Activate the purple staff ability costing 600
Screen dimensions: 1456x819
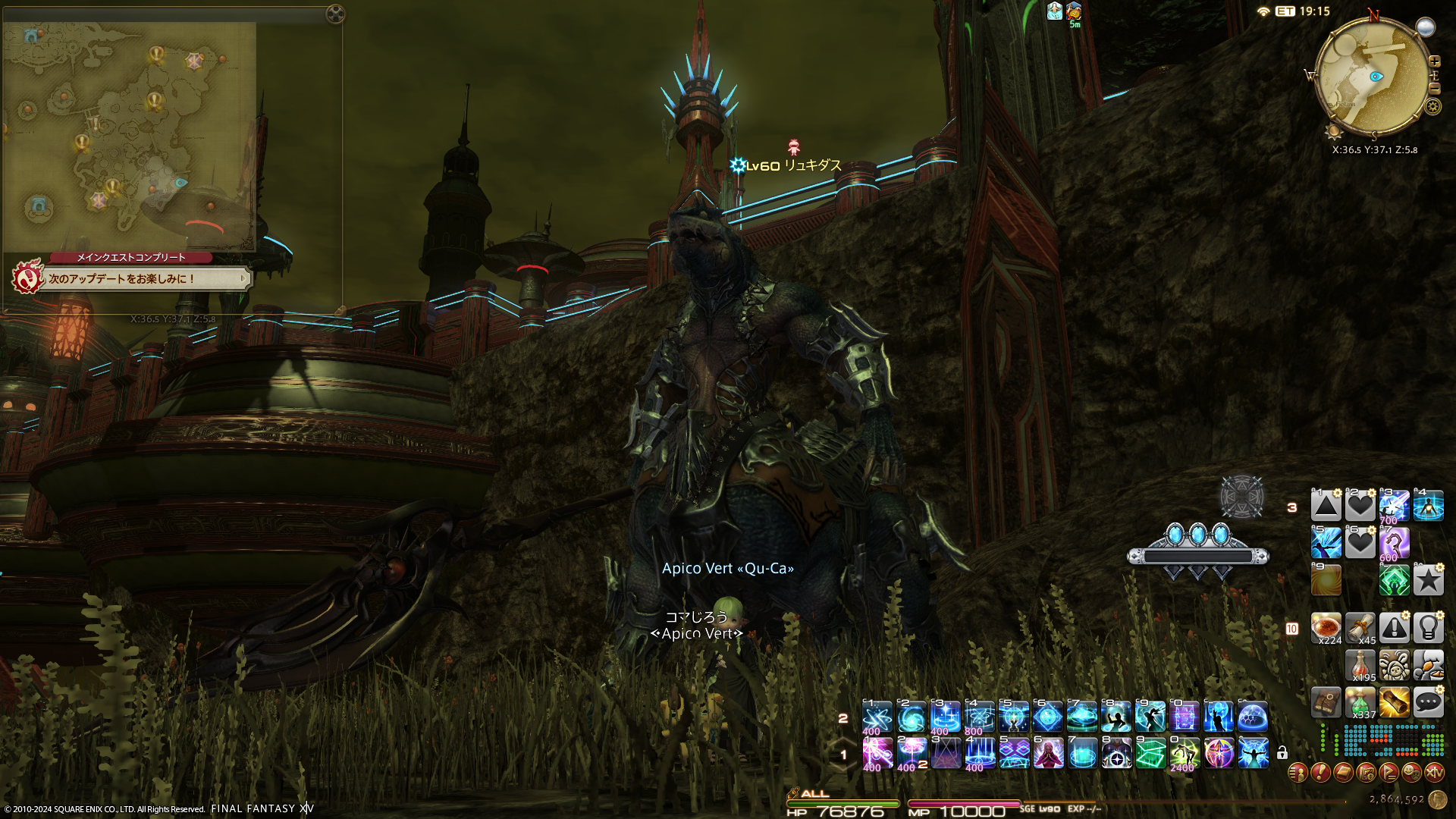tap(1394, 544)
